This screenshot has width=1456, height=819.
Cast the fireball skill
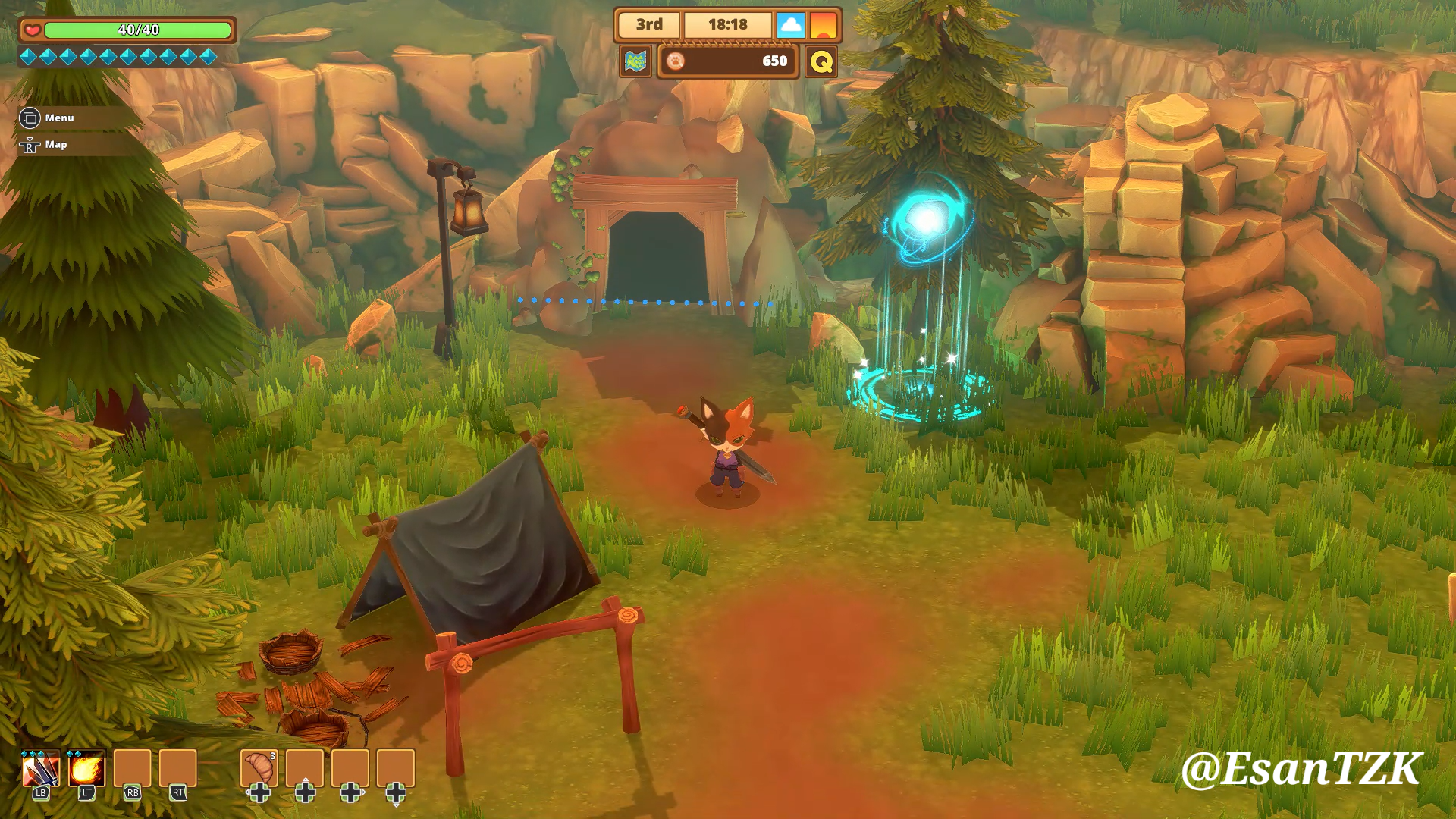[86, 770]
